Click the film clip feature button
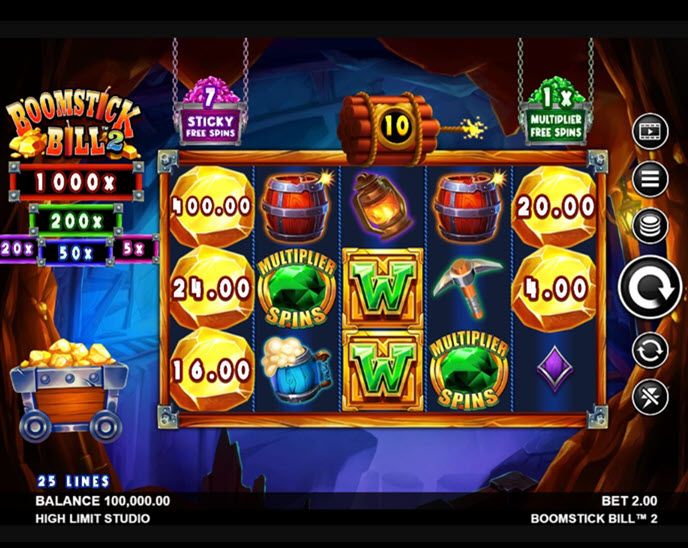Screen dimensions: 688x548 [x=649, y=130]
